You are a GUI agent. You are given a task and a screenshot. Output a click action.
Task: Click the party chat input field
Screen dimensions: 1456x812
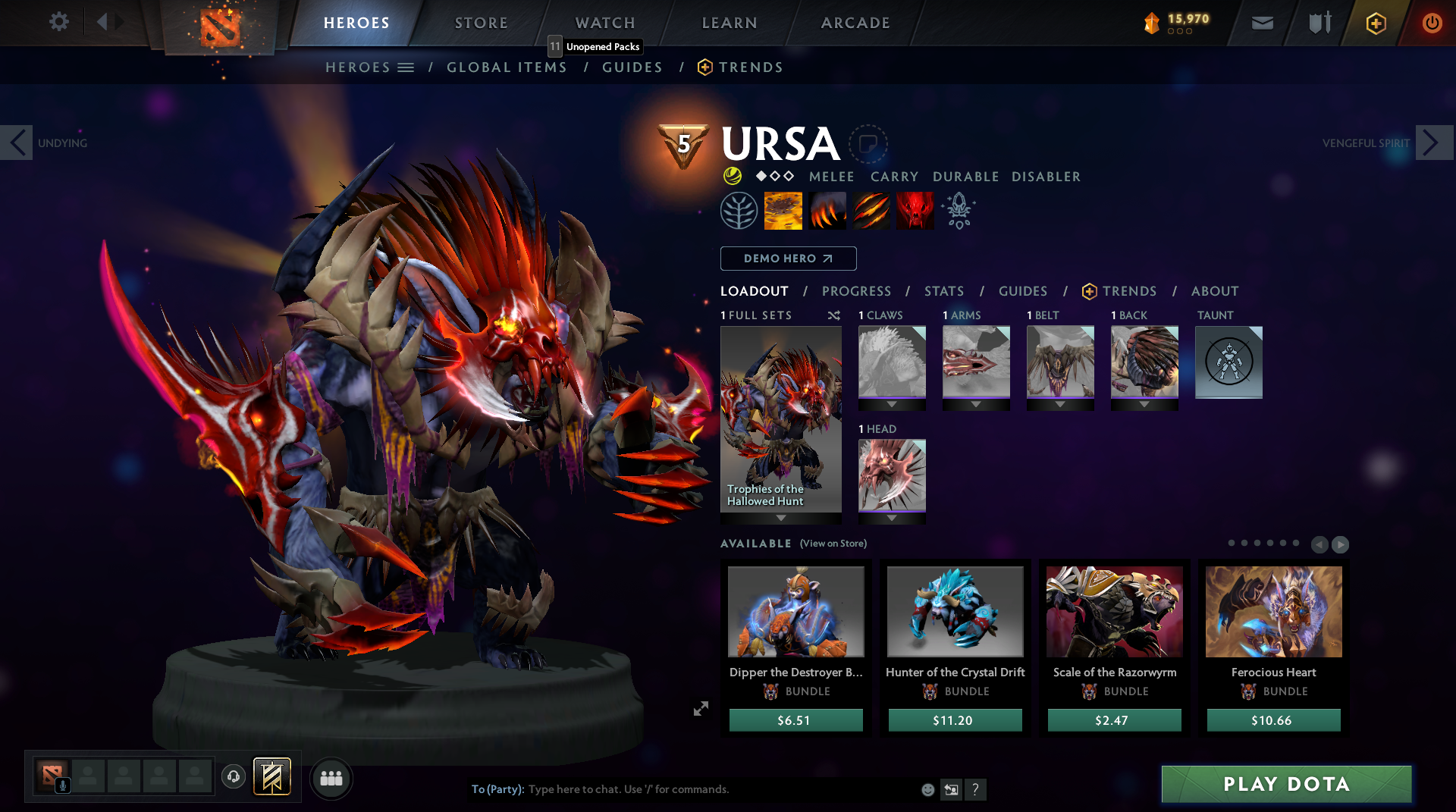(682, 789)
